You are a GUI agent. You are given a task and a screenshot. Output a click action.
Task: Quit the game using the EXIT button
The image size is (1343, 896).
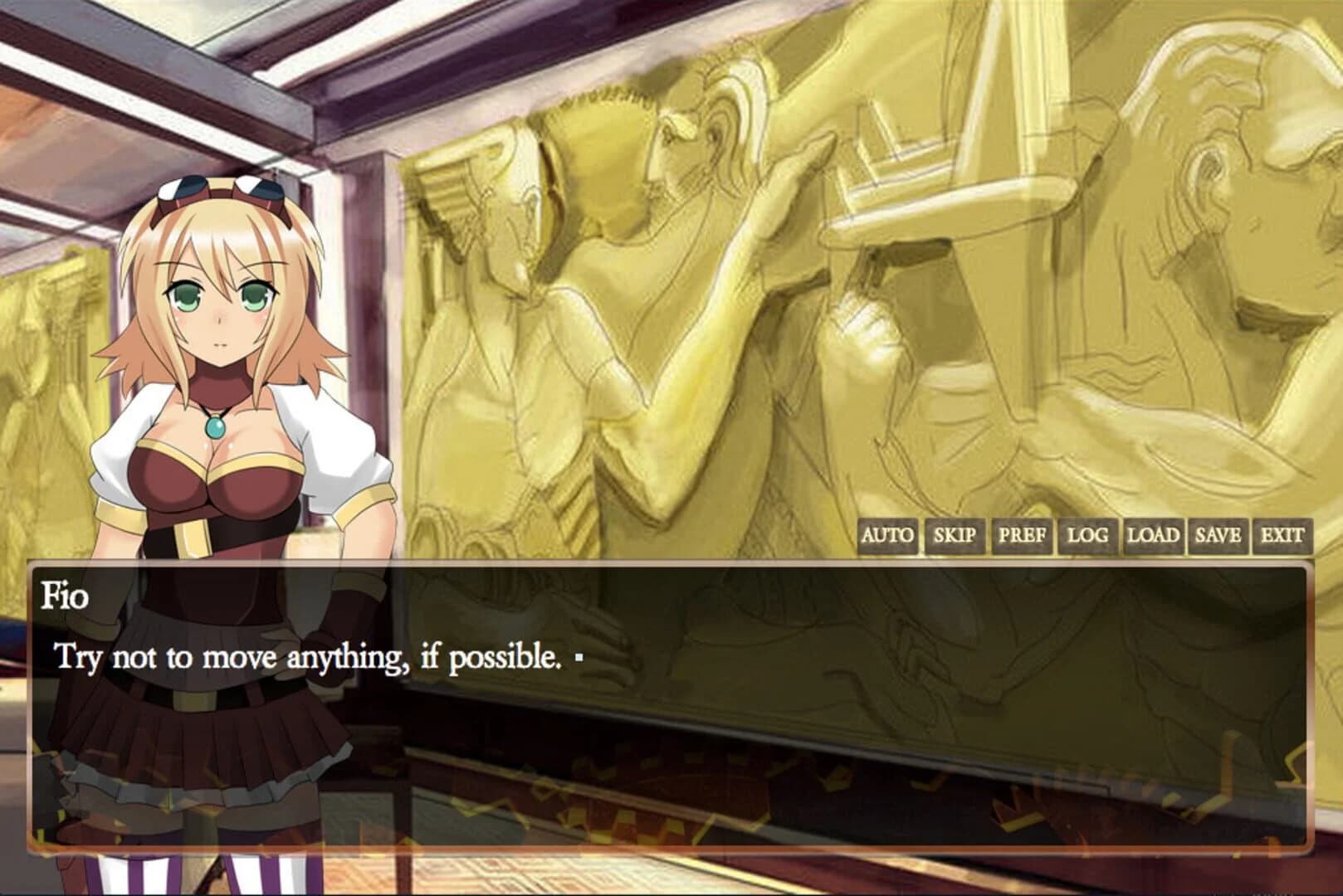pos(1282,537)
